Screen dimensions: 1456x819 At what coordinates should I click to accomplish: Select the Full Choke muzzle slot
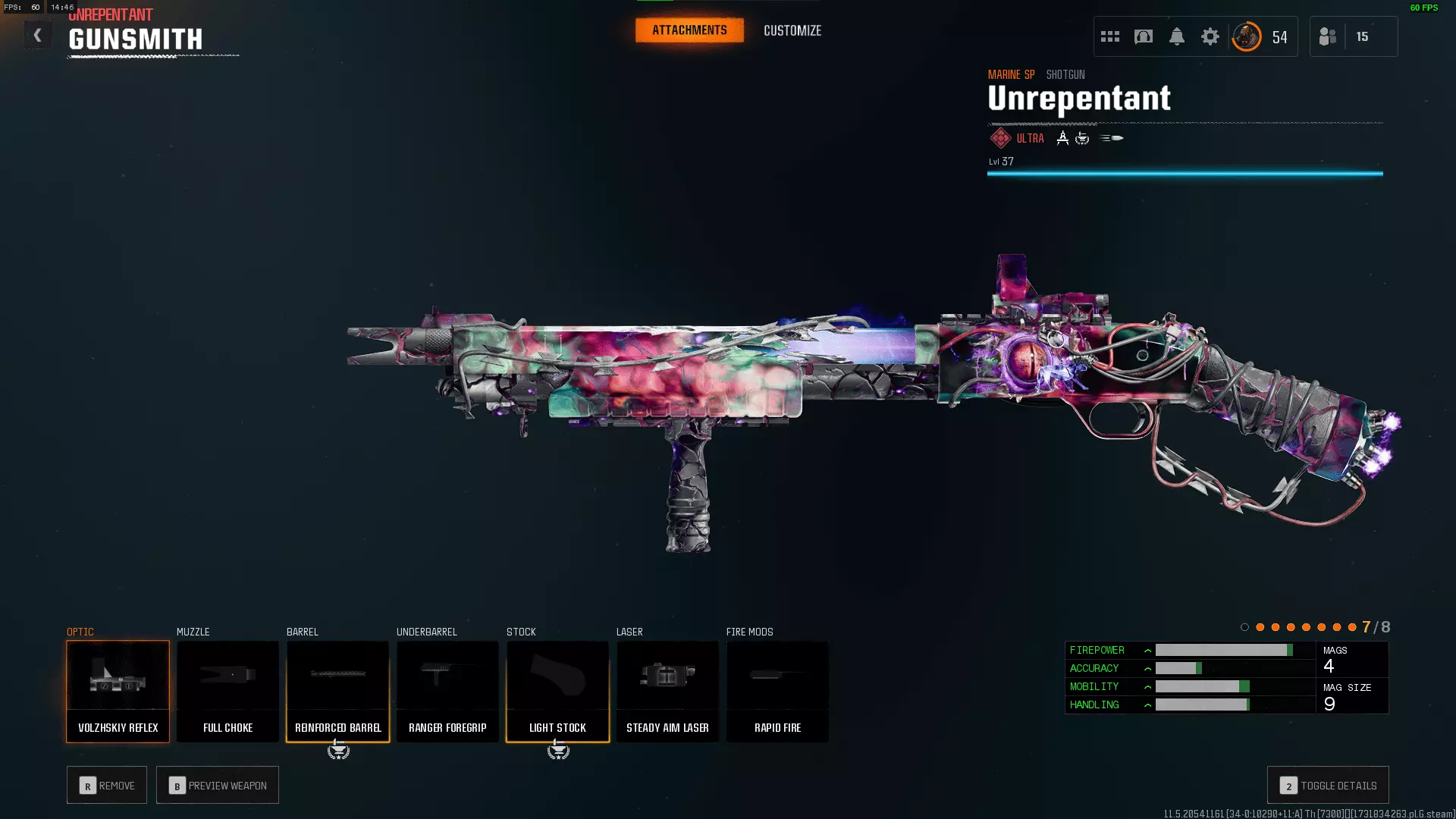tap(227, 691)
